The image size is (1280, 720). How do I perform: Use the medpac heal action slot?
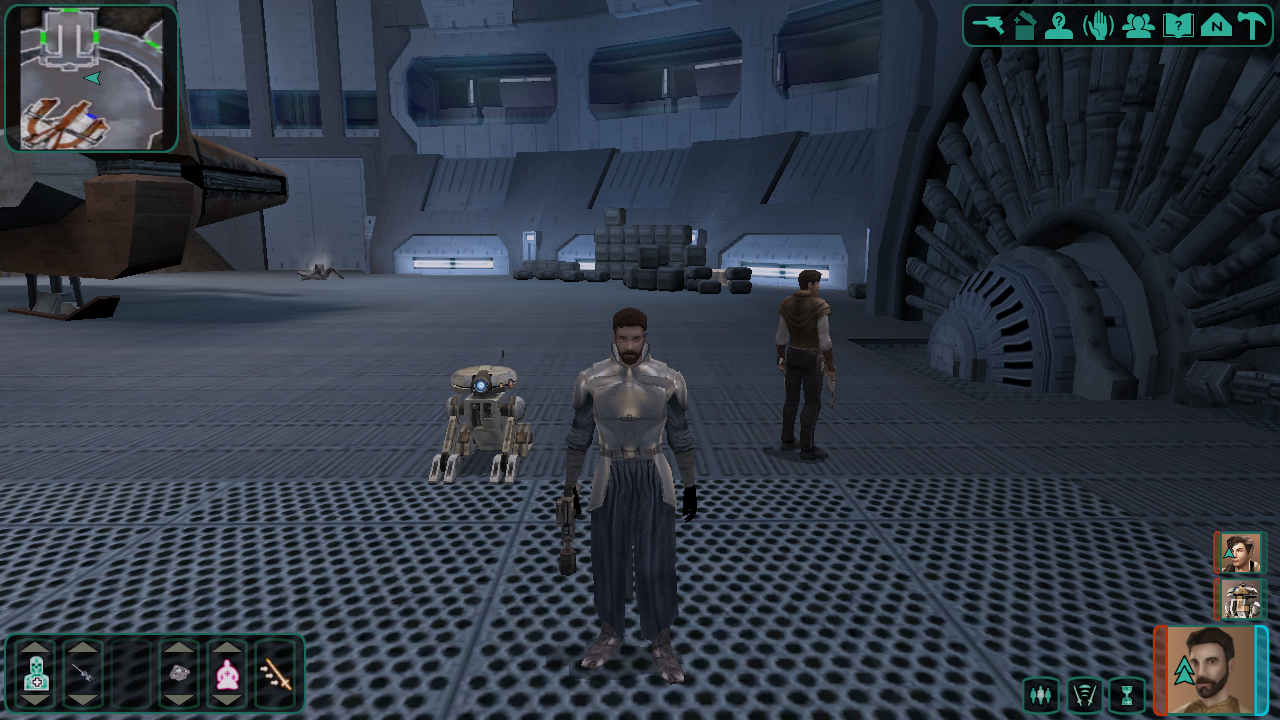(x=36, y=675)
